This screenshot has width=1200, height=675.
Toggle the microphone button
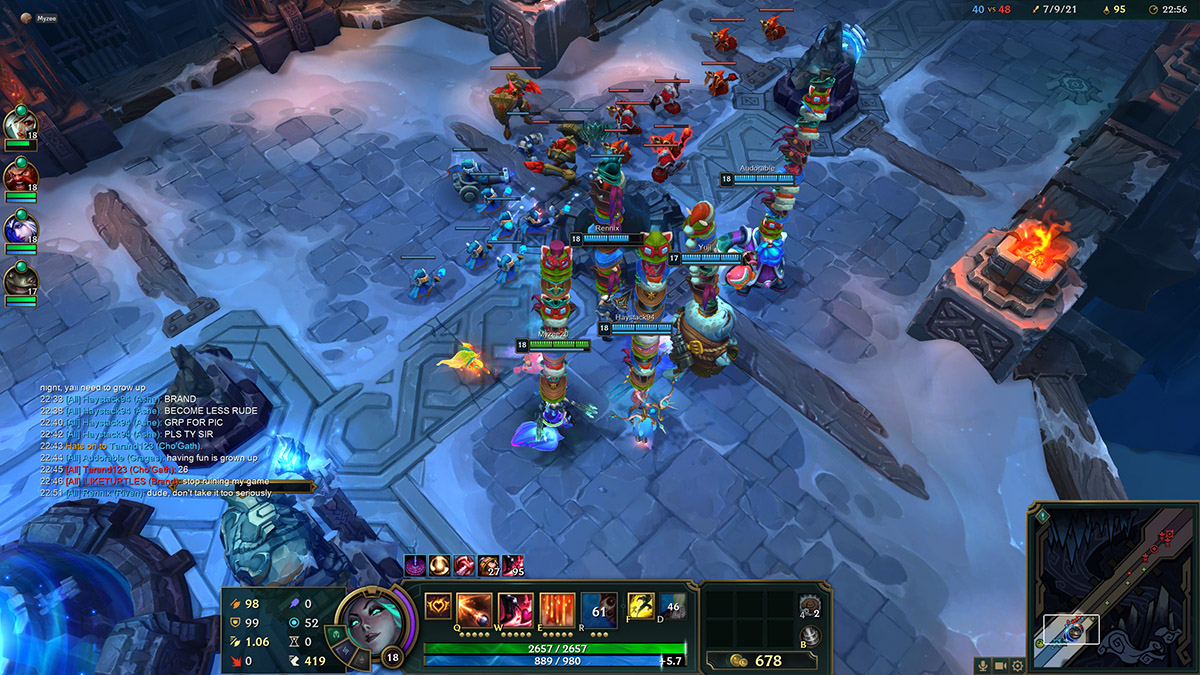point(984,665)
